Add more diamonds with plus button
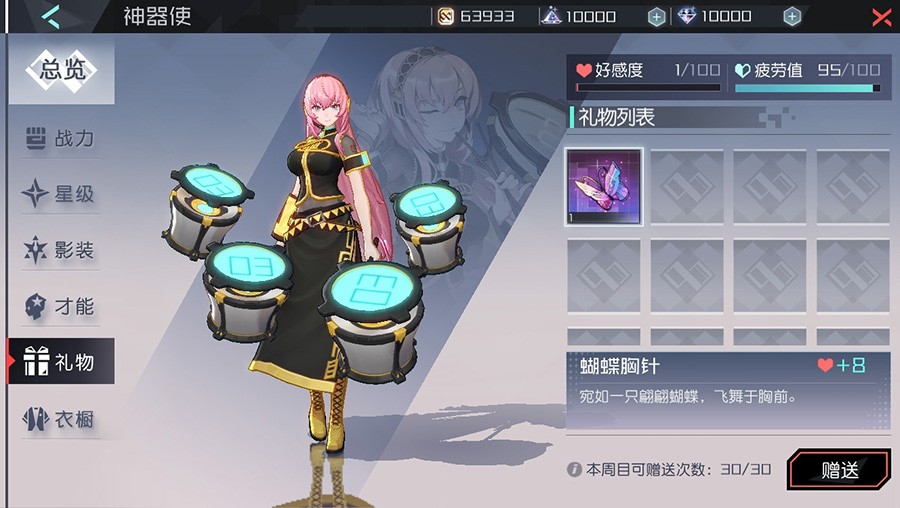The image size is (900, 508). tap(792, 17)
